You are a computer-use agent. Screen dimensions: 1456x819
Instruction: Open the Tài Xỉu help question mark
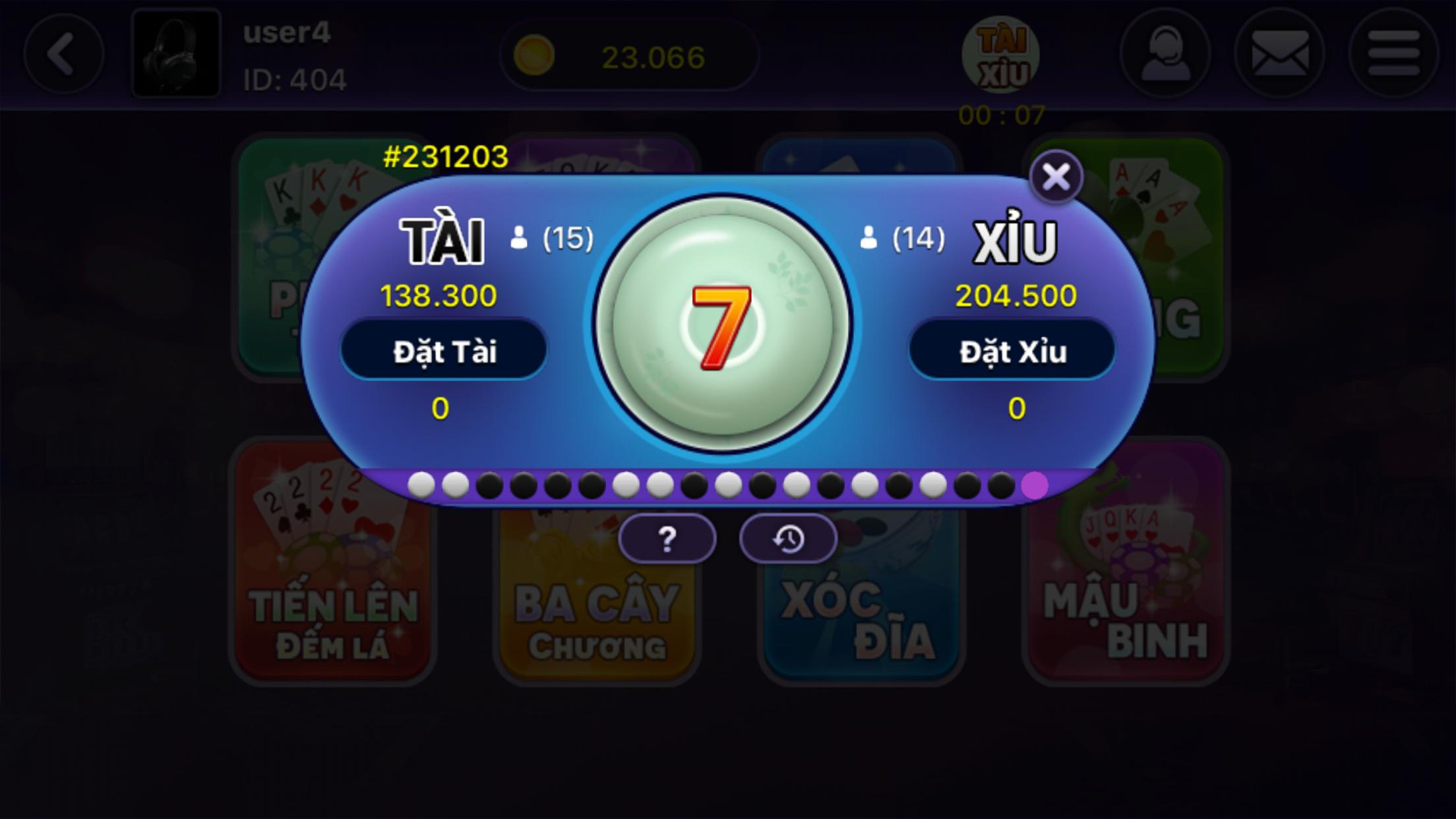[x=668, y=539]
